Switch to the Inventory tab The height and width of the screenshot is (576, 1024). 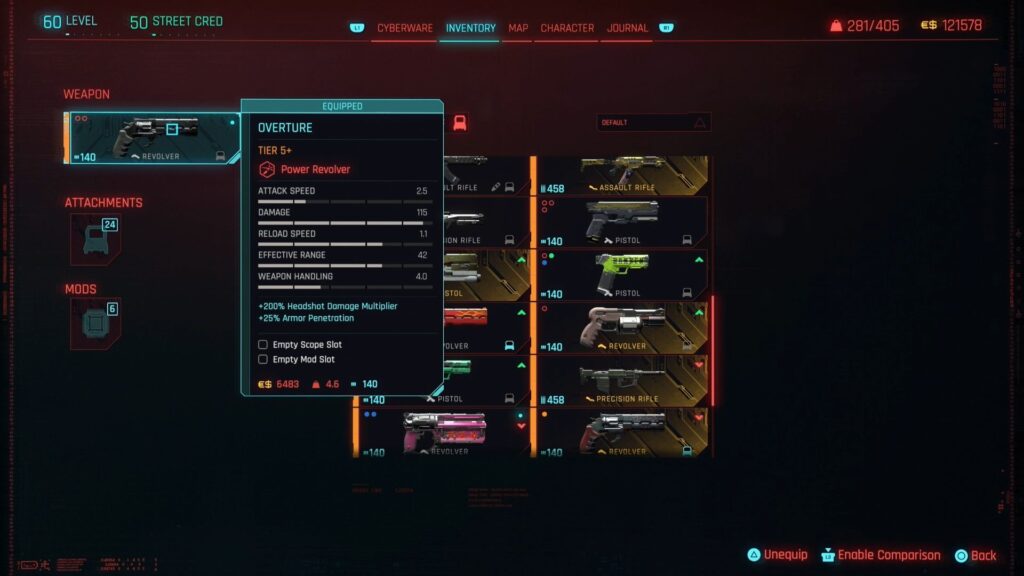(x=470, y=28)
